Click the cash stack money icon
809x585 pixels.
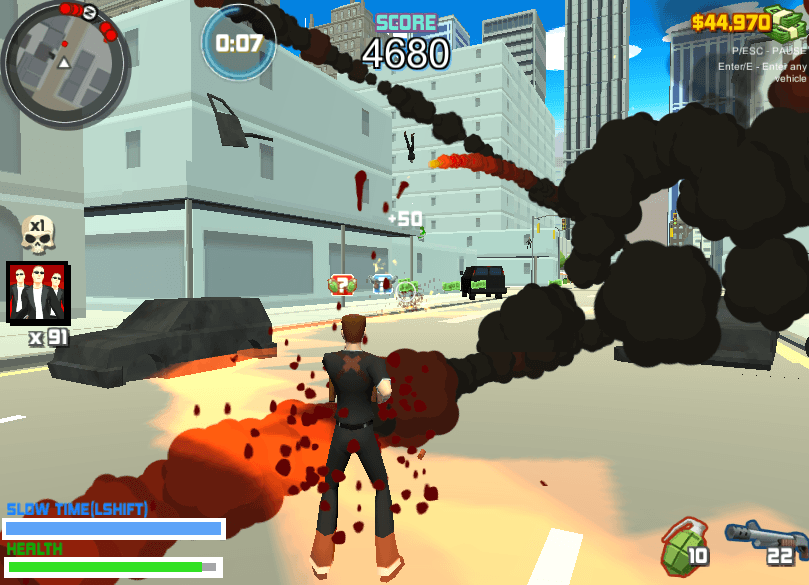pos(787,22)
